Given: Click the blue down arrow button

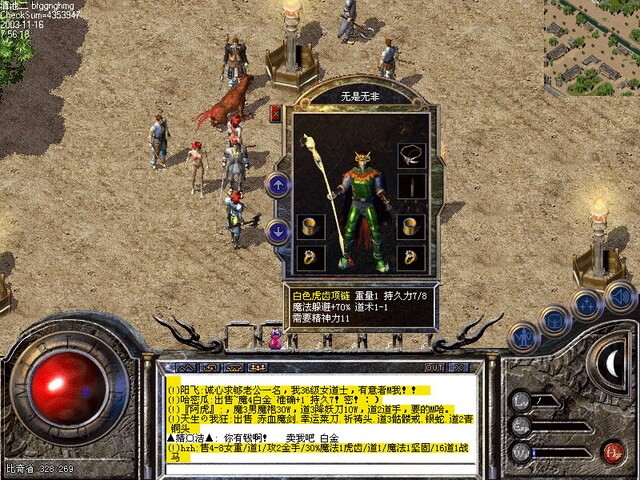Looking at the screenshot, I should click(x=278, y=231).
